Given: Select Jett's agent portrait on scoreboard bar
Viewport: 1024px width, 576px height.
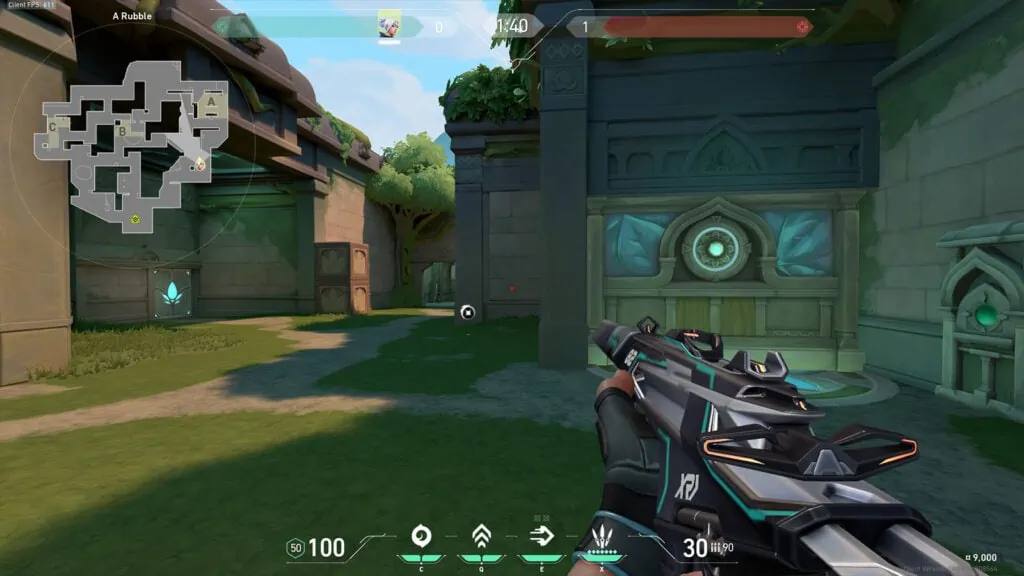Looking at the screenshot, I should (390, 25).
